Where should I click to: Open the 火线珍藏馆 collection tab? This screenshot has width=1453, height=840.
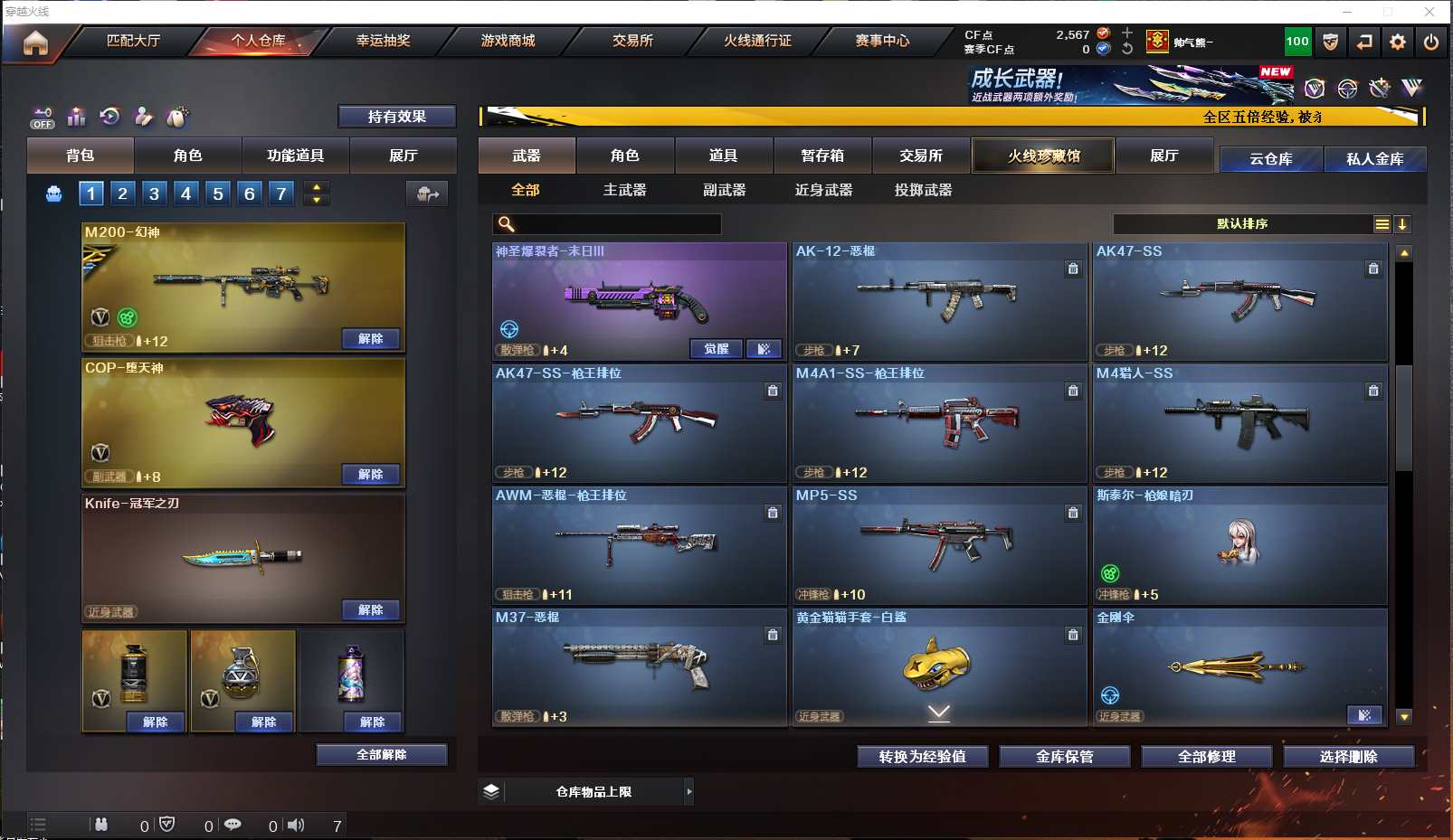[x=1043, y=156]
